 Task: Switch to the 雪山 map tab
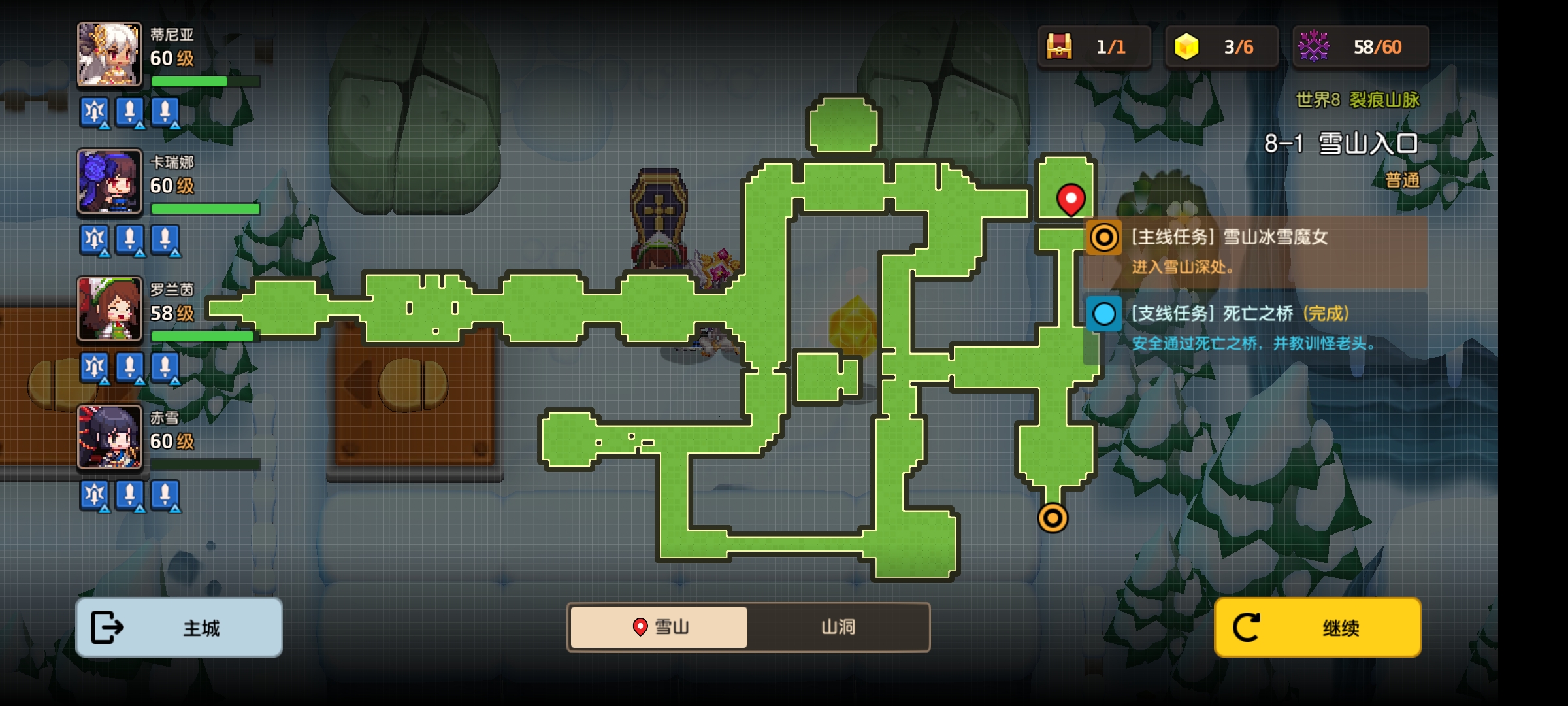coord(659,627)
